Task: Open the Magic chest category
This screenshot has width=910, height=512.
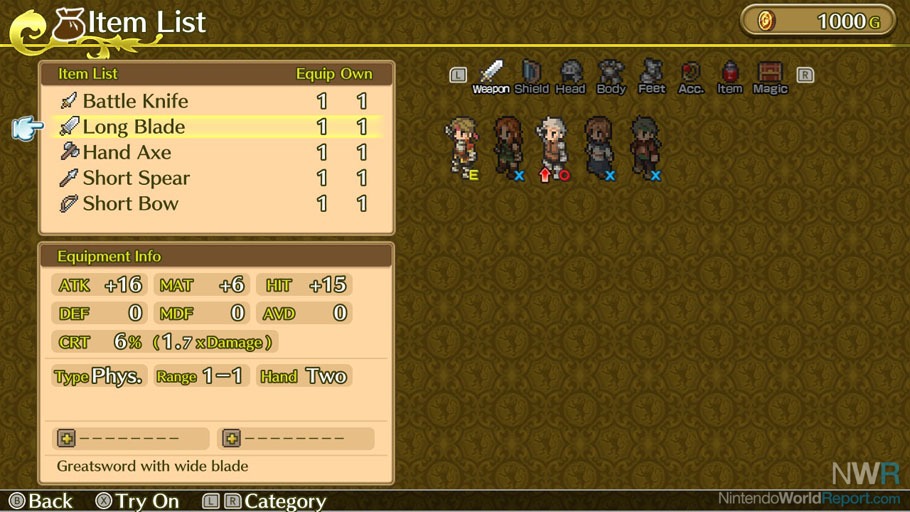Action: pos(770,76)
